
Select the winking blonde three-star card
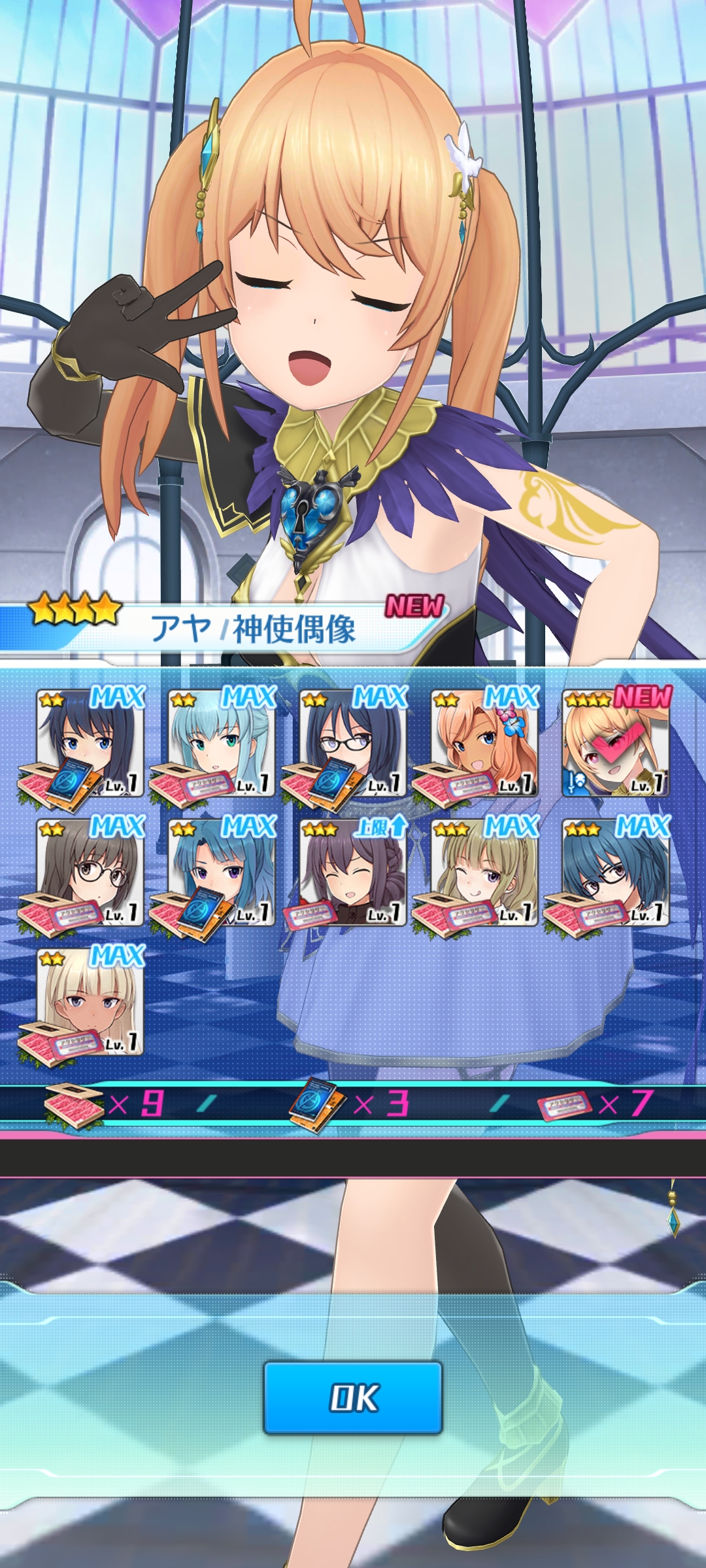point(484,873)
